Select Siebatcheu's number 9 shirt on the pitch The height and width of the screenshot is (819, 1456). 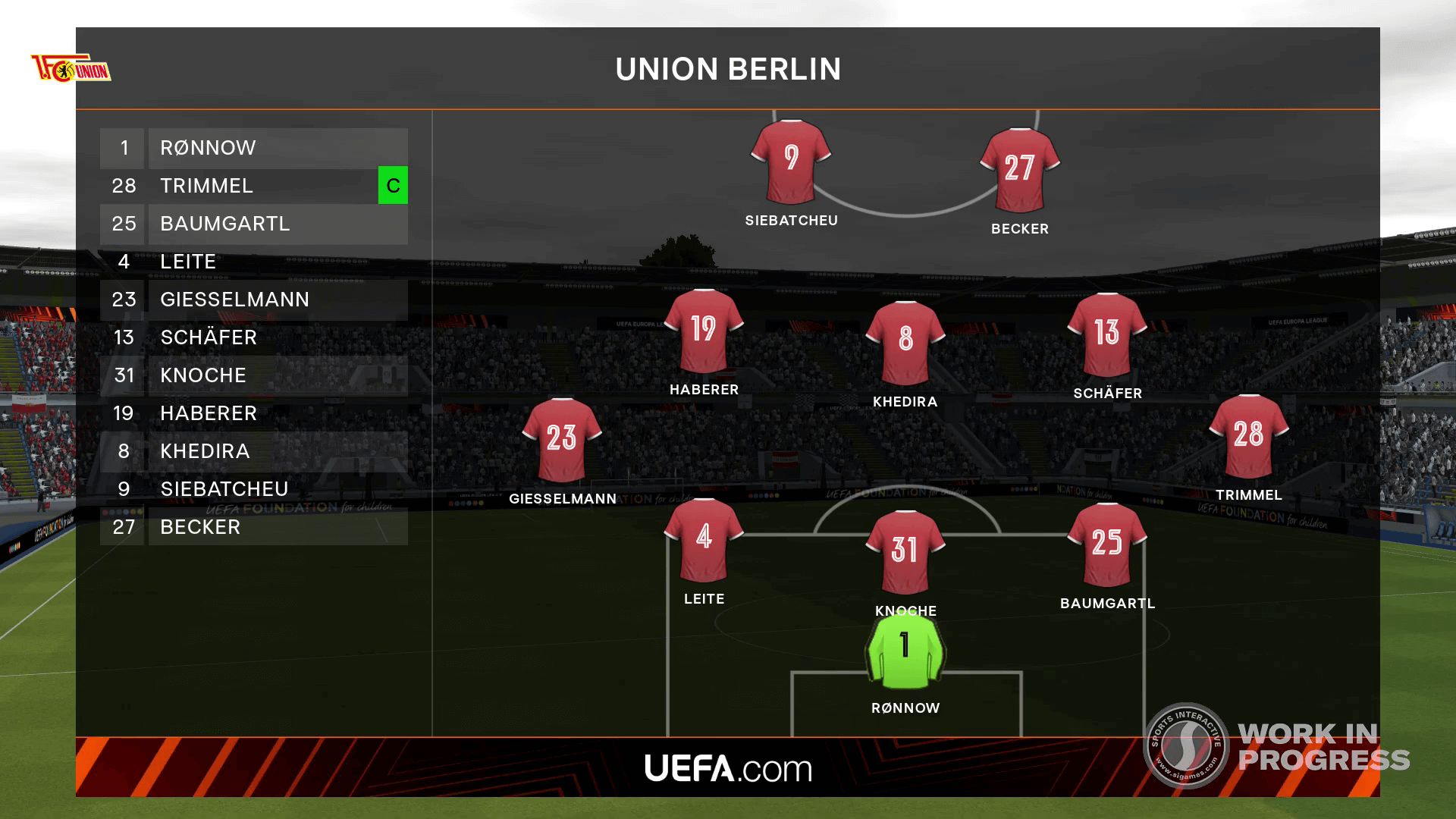coord(791,161)
